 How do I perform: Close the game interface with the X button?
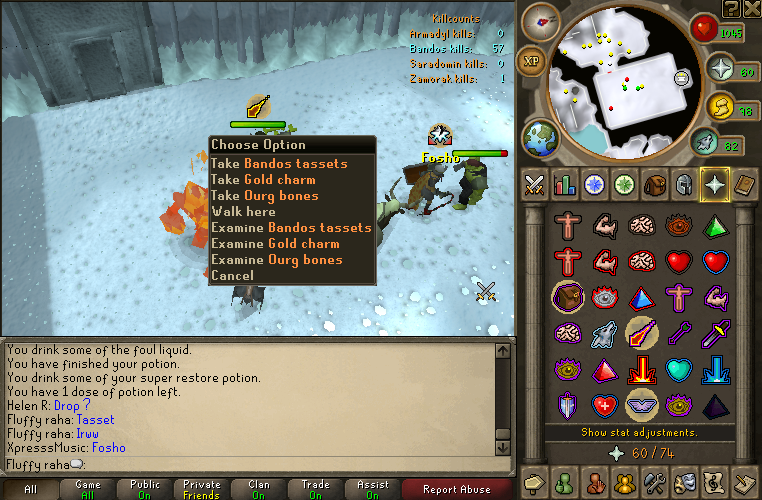751,9
